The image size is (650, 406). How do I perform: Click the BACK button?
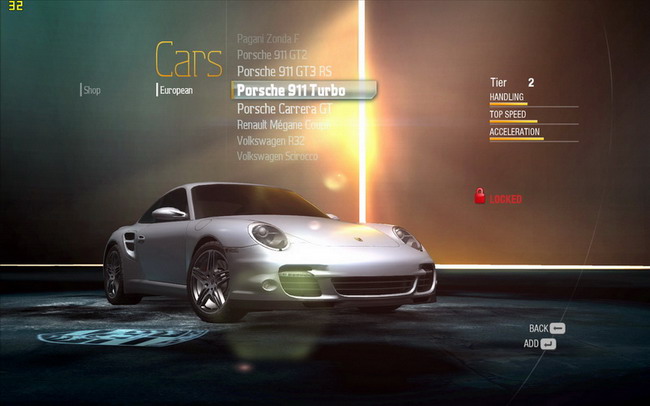(x=547, y=328)
